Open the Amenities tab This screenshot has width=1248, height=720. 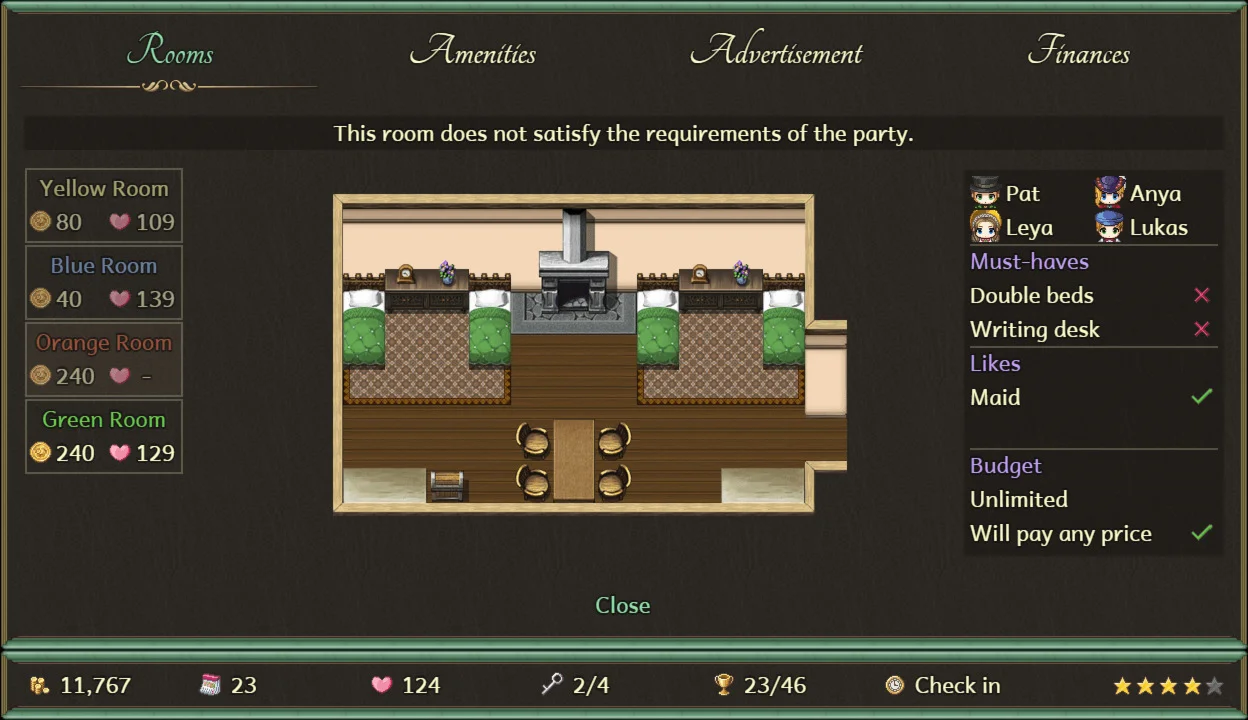pos(472,52)
